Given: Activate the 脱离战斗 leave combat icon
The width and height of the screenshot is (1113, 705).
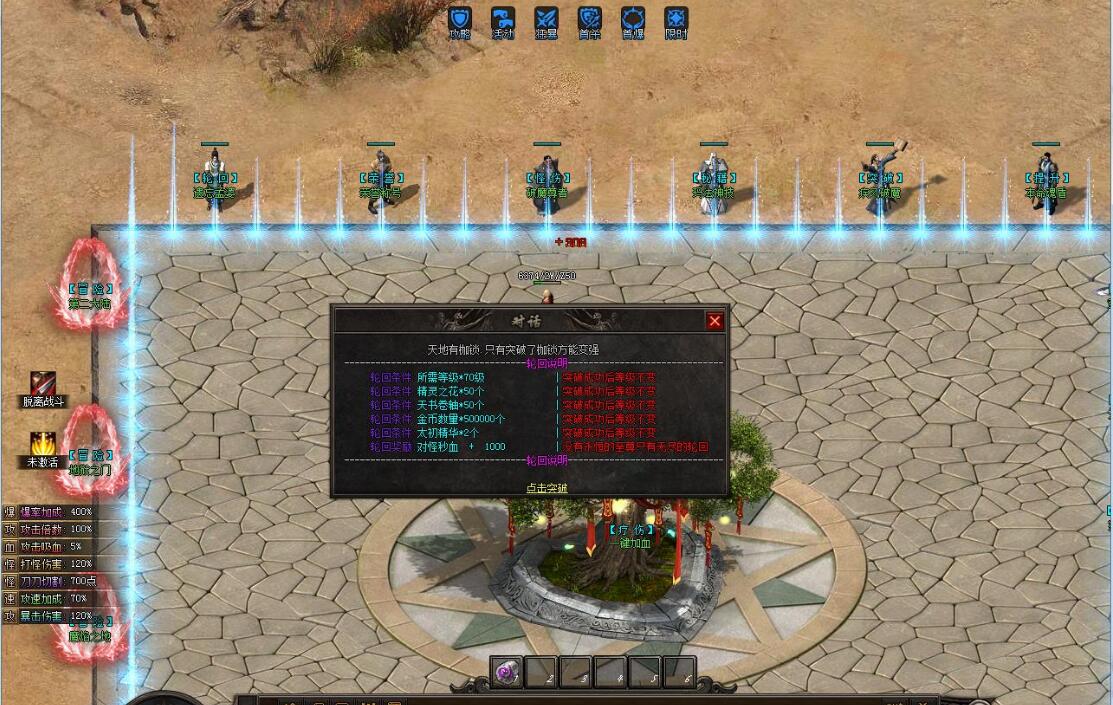Looking at the screenshot, I should click(x=43, y=383).
